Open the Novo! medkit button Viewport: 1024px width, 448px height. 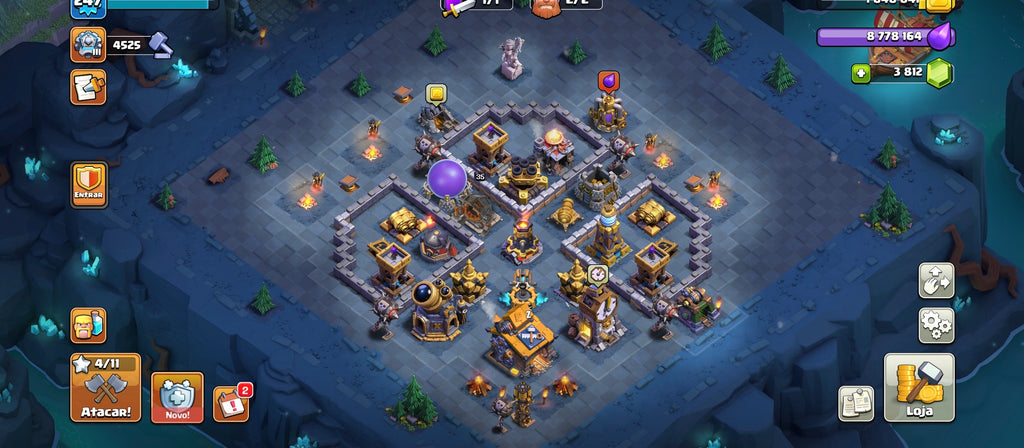click(x=177, y=397)
